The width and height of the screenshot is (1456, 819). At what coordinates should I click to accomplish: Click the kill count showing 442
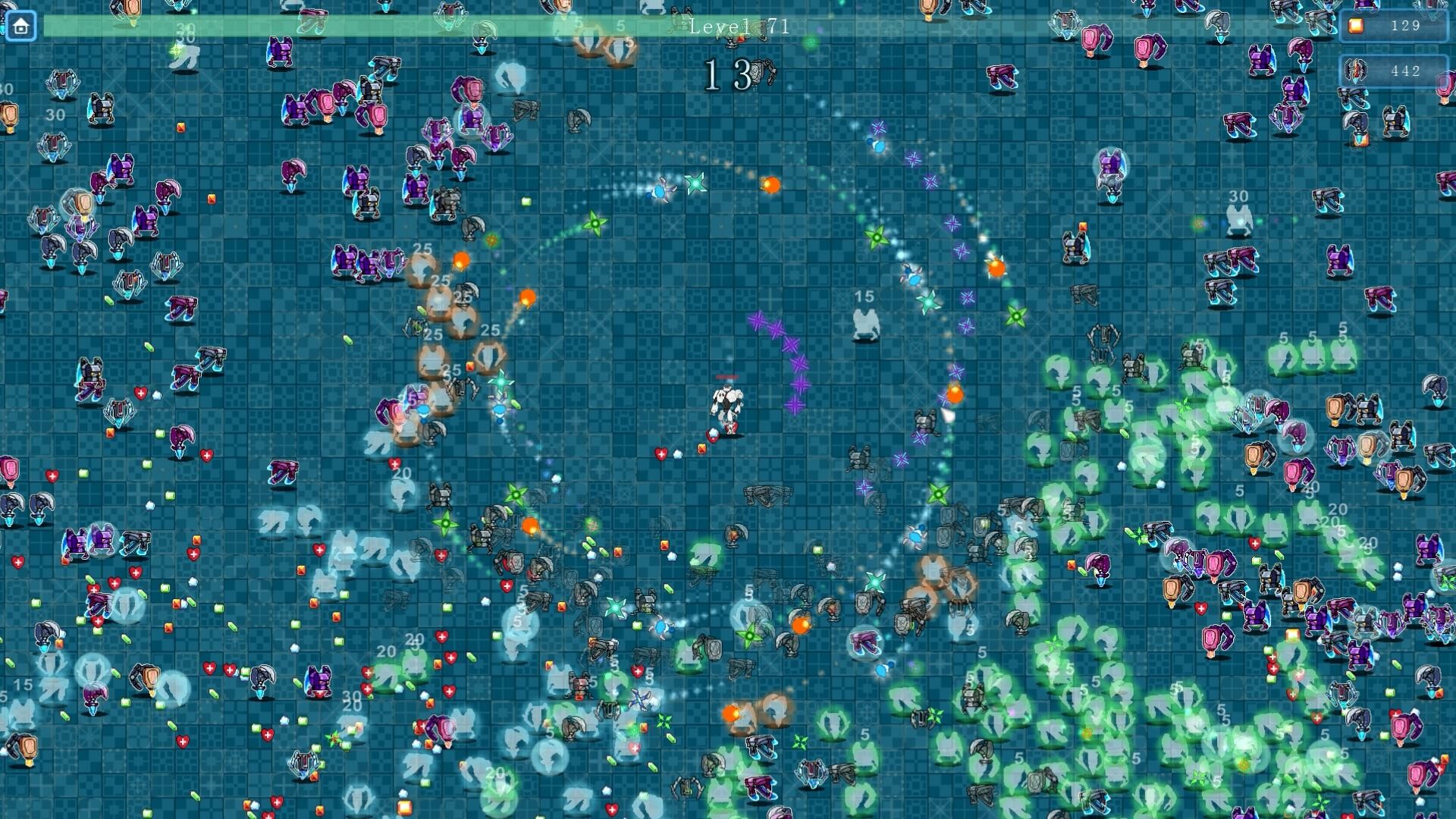pos(1408,71)
